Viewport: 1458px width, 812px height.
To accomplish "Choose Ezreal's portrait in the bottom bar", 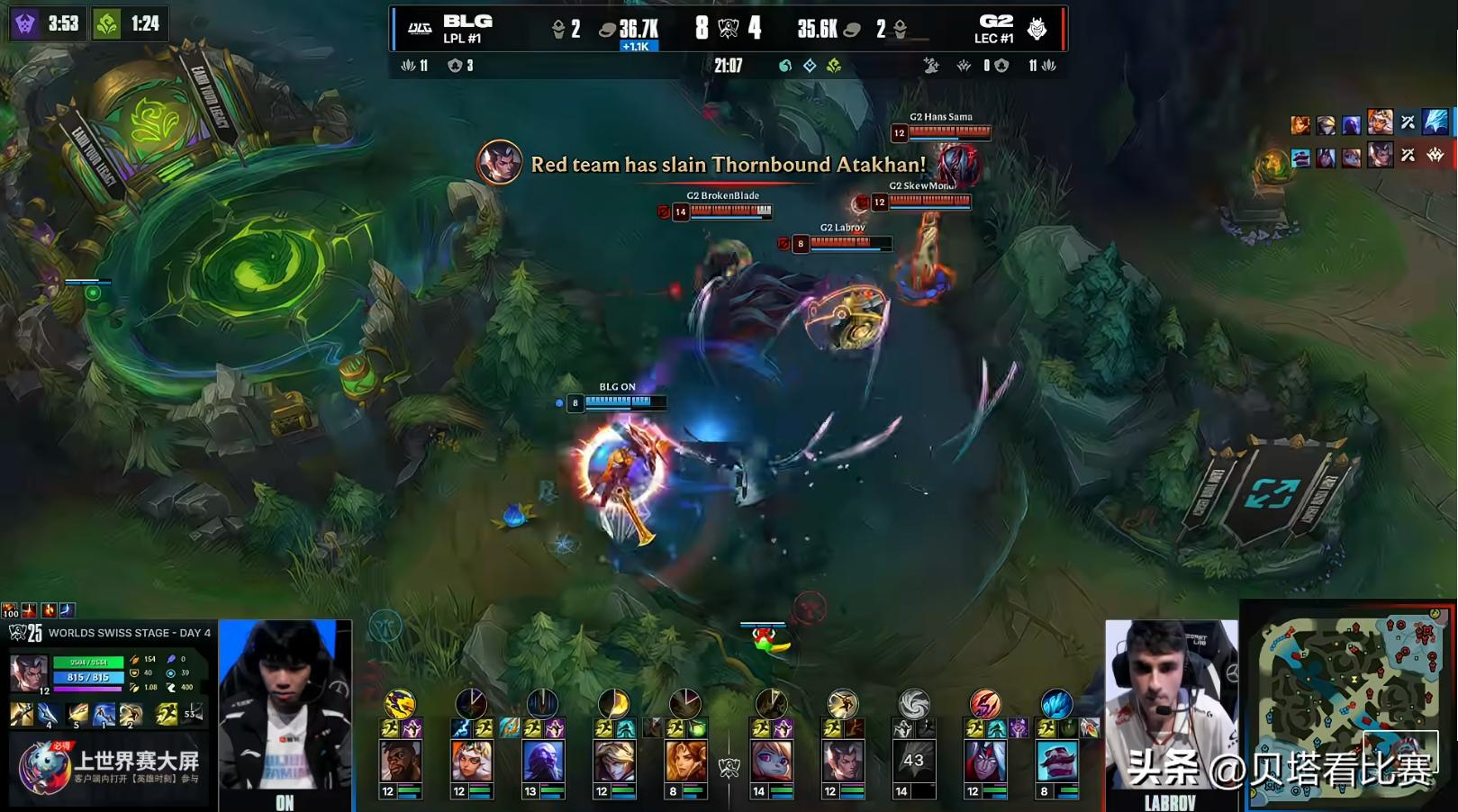I will pos(614,762).
